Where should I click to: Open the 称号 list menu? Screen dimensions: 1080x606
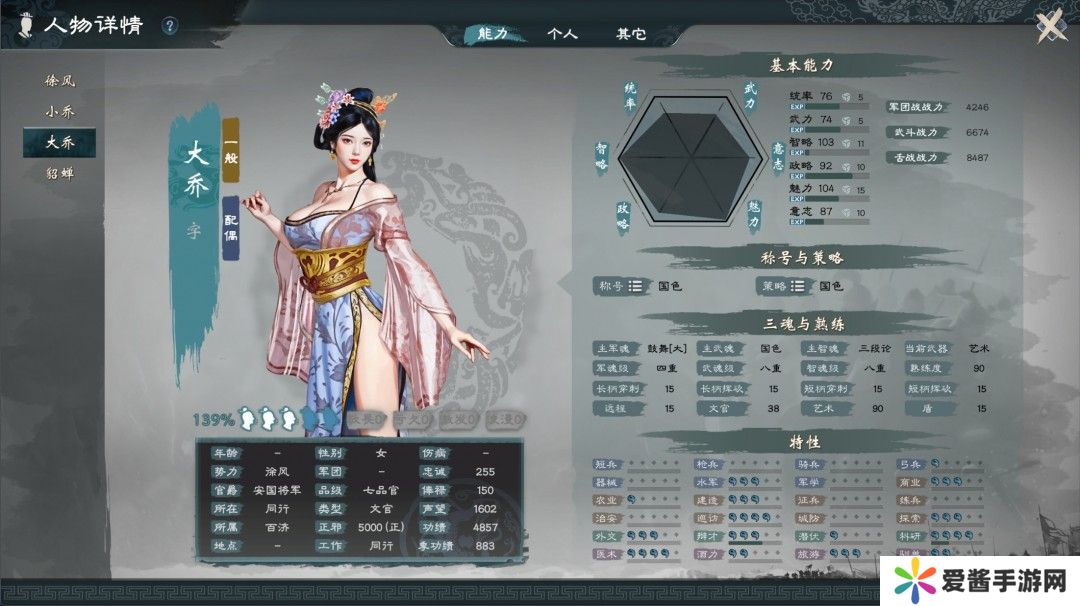click(x=636, y=286)
